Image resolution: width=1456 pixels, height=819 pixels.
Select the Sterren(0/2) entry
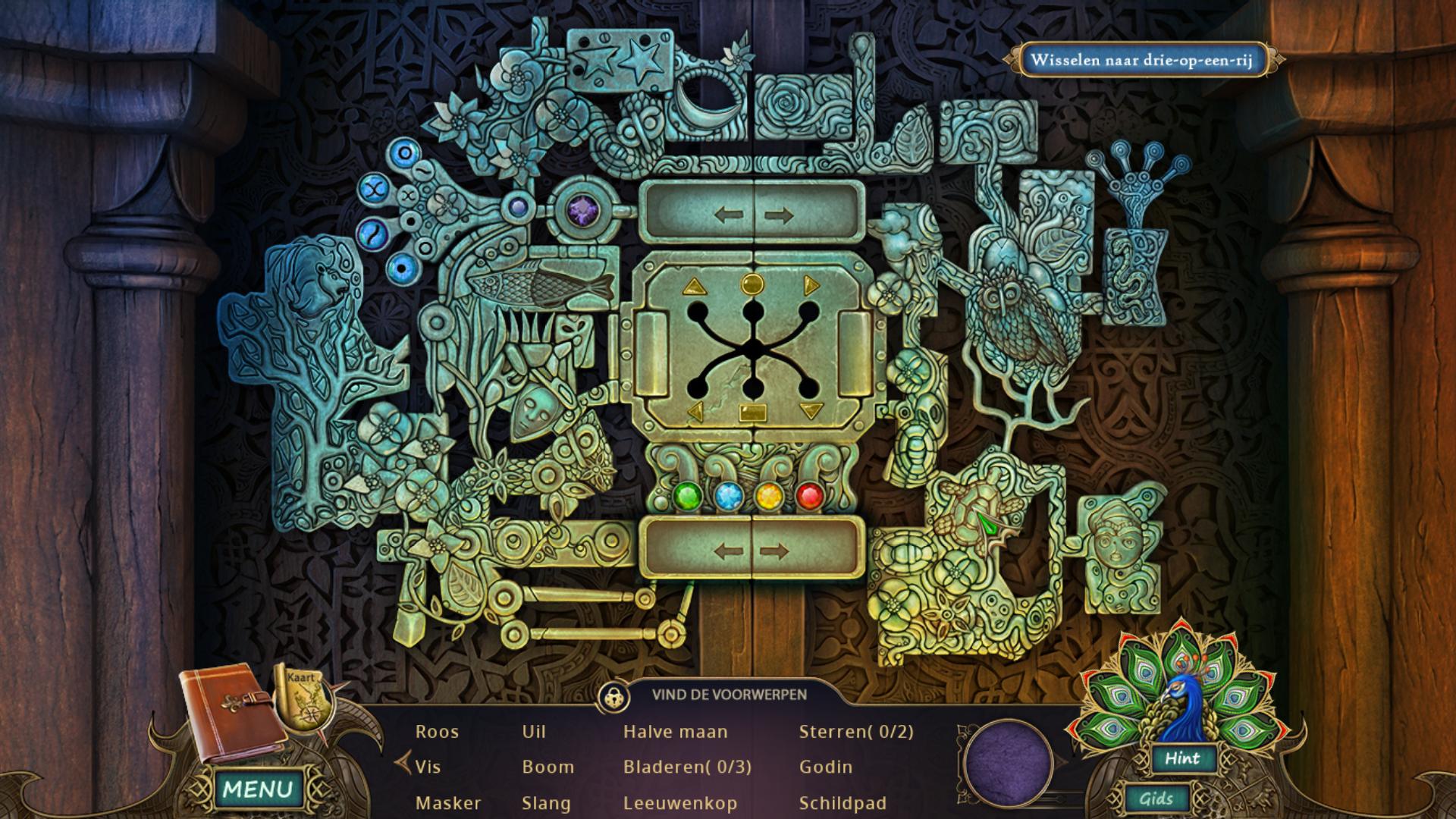pos(856,732)
